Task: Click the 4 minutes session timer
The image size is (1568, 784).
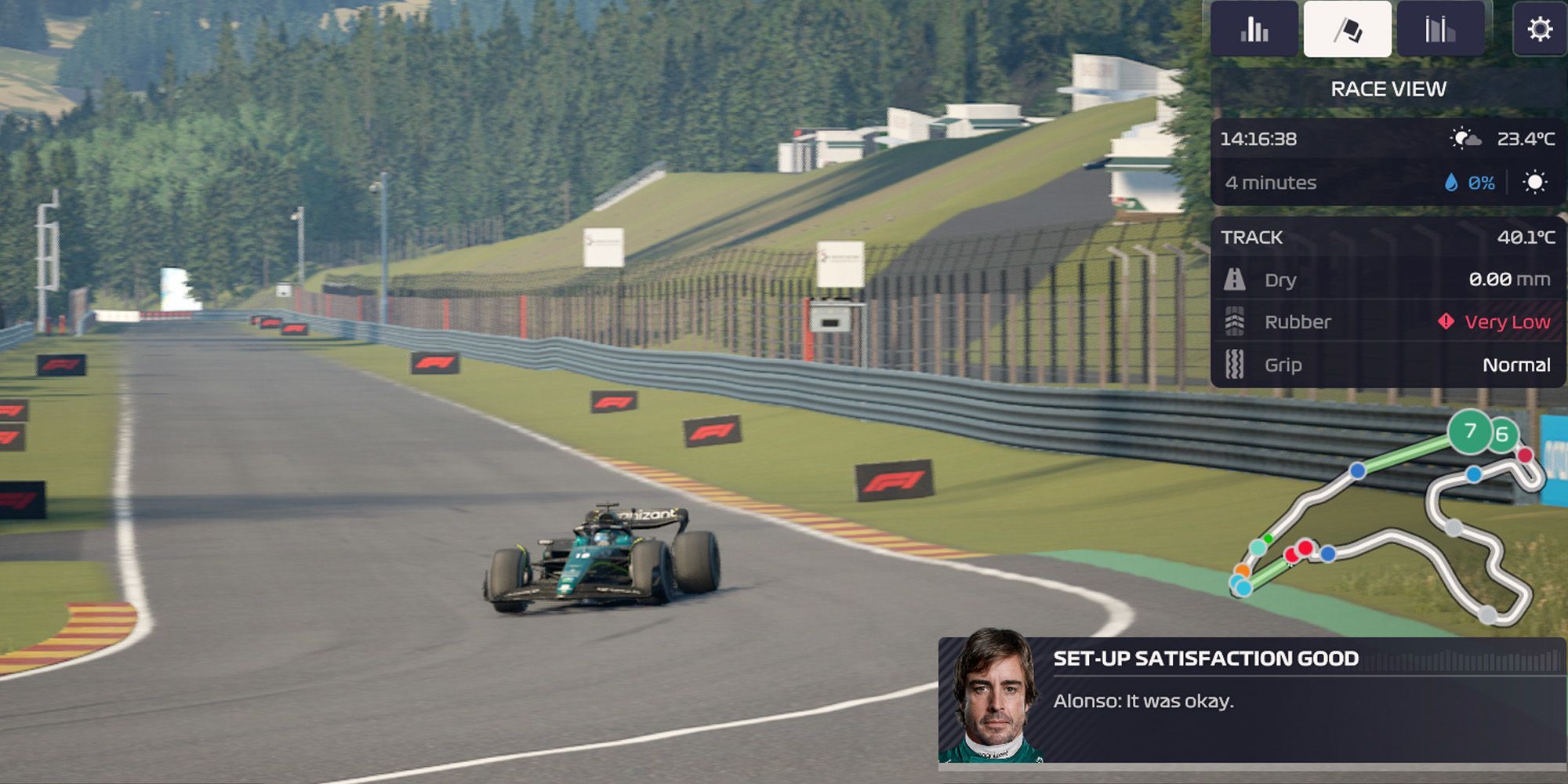Action: pyautogui.click(x=1271, y=183)
